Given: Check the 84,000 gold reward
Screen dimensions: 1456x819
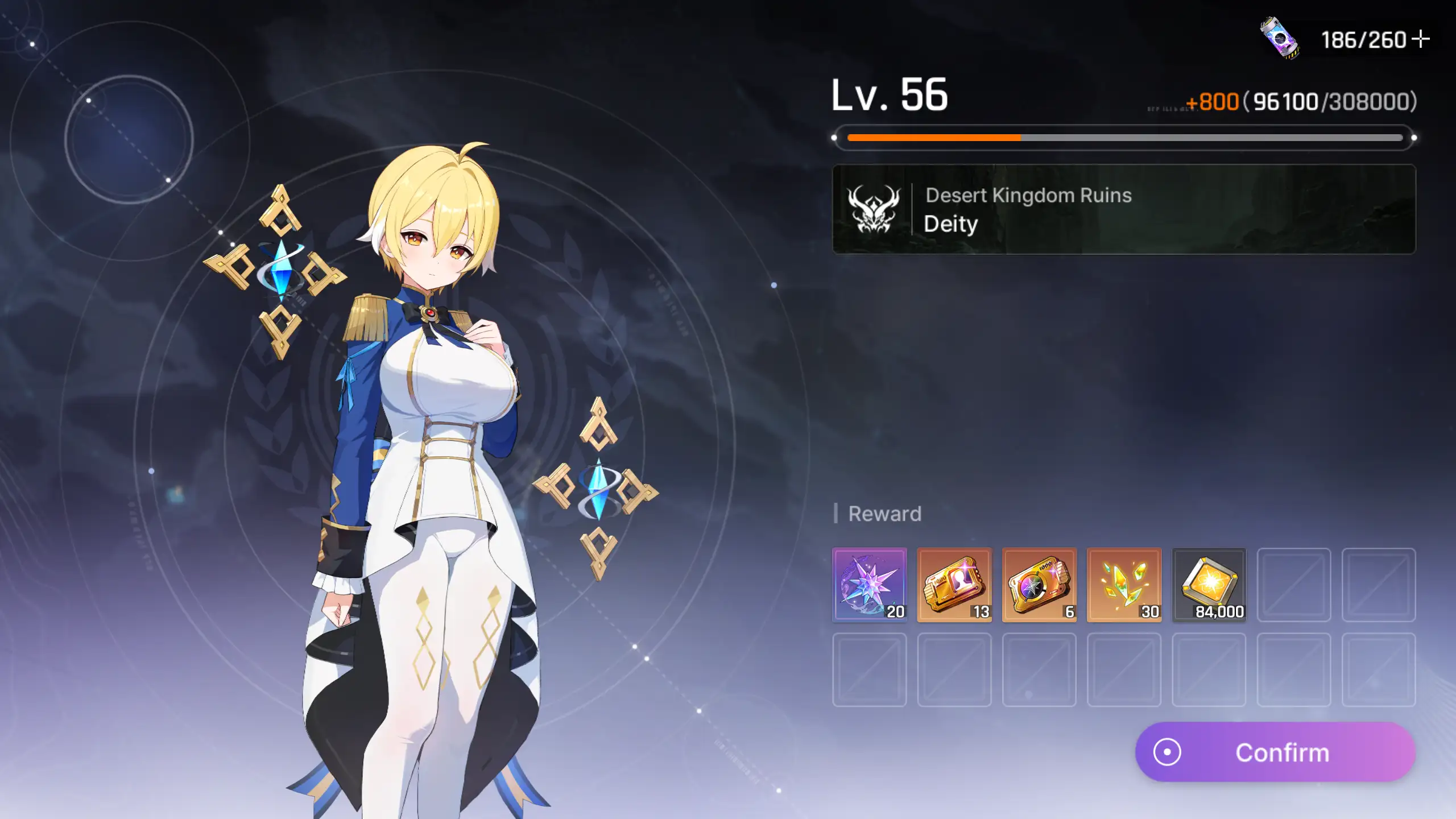Looking at the screenshot, I should pos(1209,584).
